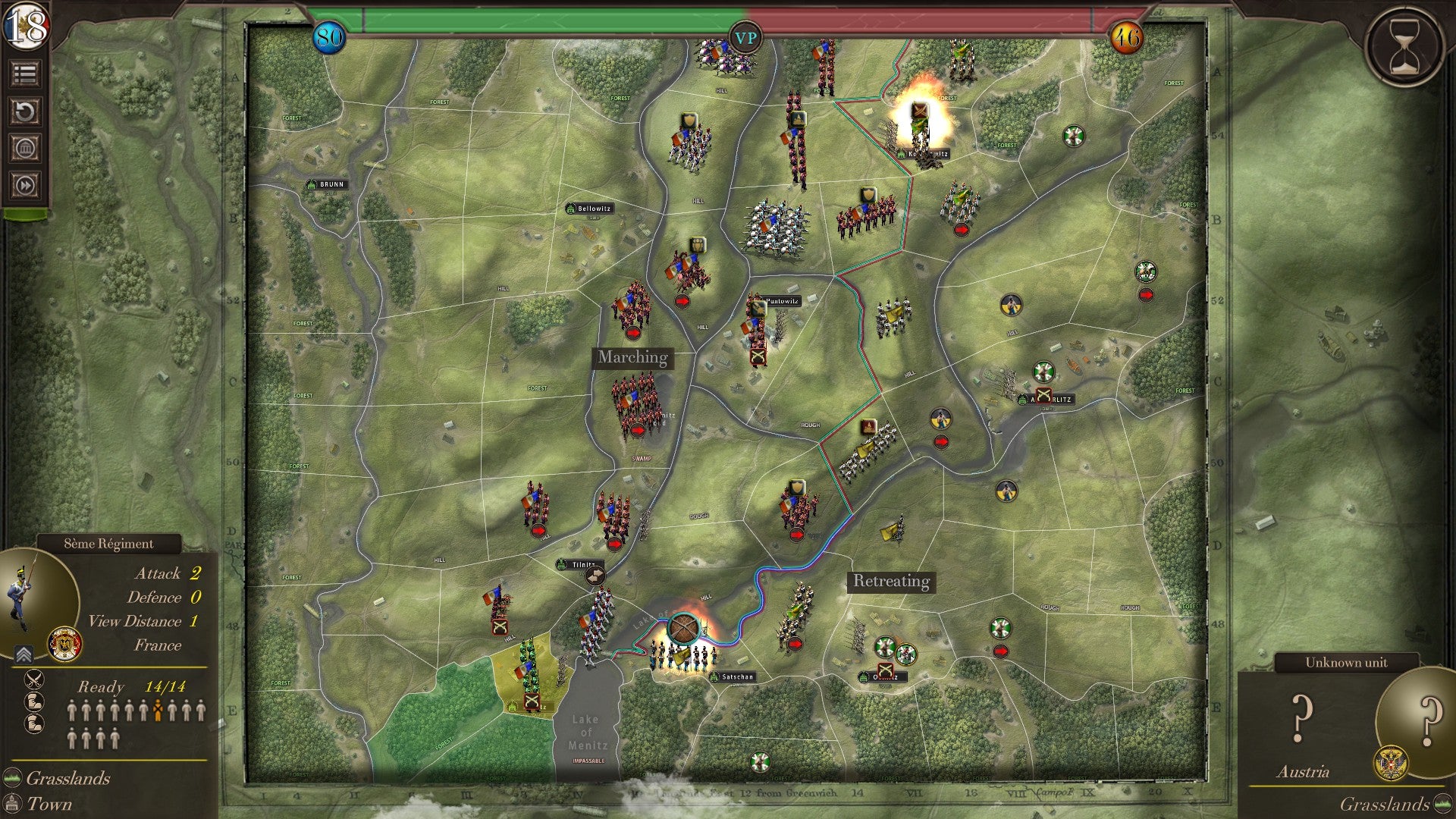Open the list menu button
The width and height of the screenshot is (1456, 819).
point(25,74)
